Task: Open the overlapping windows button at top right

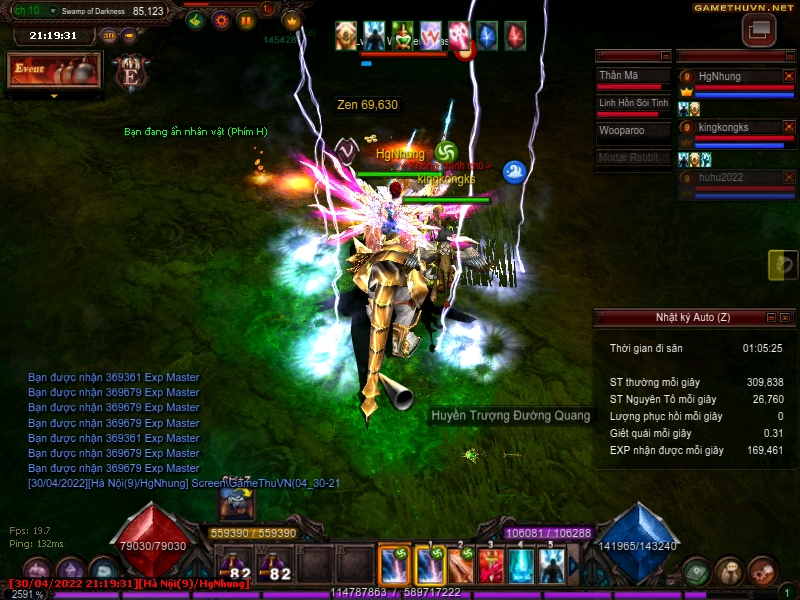Action: (x=758, y=29)
